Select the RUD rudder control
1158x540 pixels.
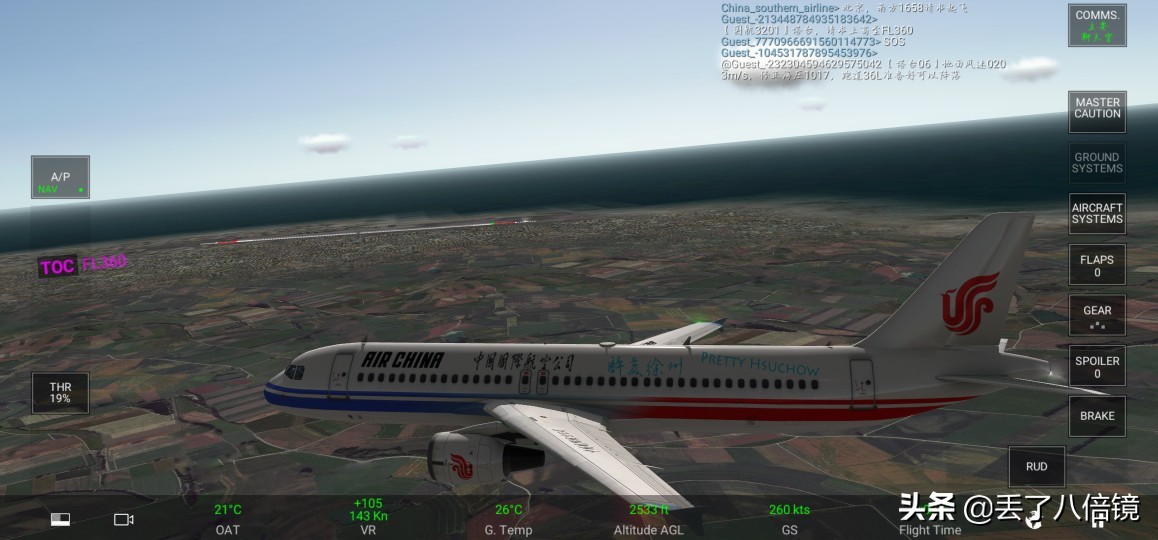1037,467
